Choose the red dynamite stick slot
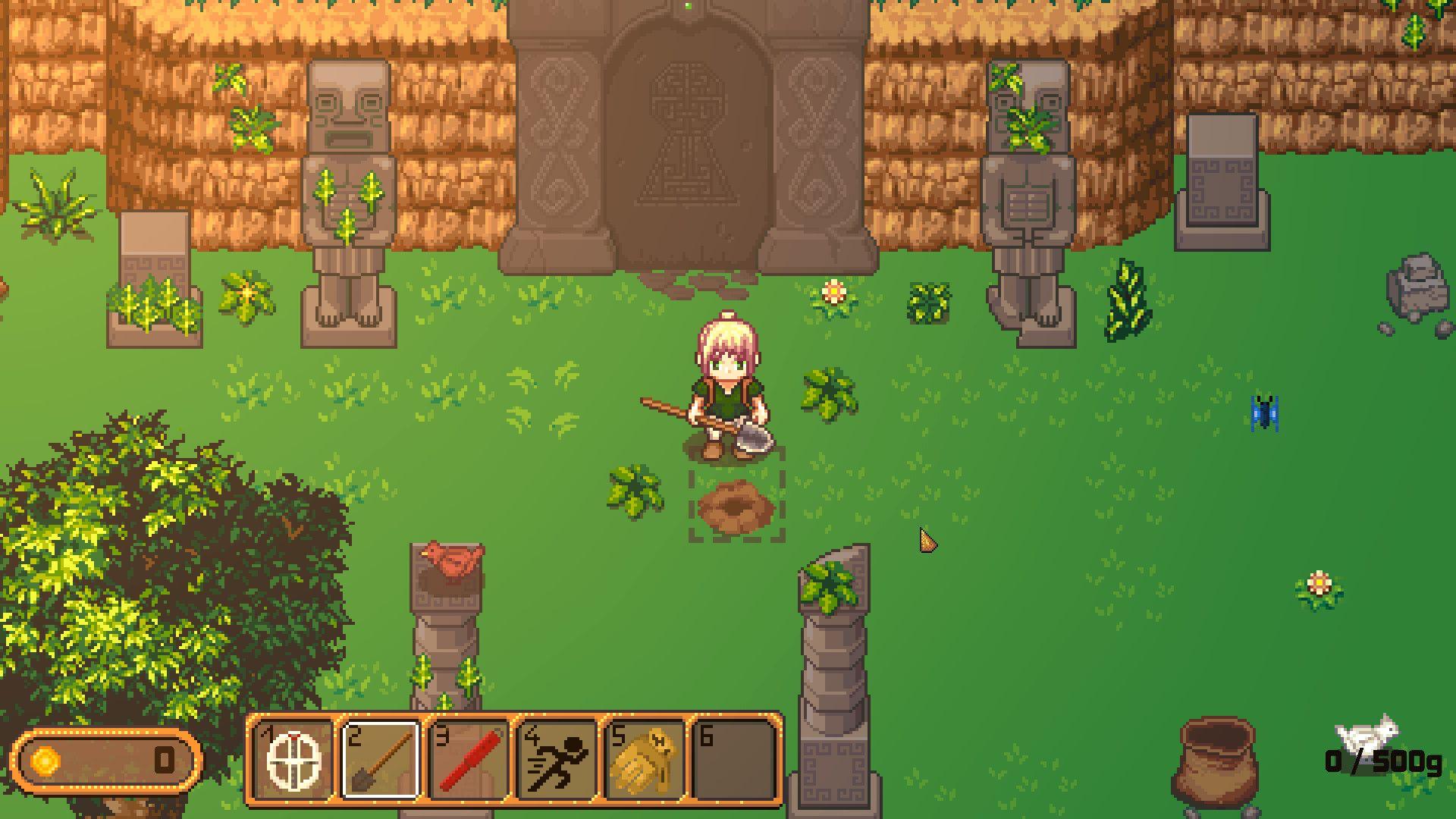Viewport: 1456px width, 819px height. pyautogui.click(x=469, y=759)
